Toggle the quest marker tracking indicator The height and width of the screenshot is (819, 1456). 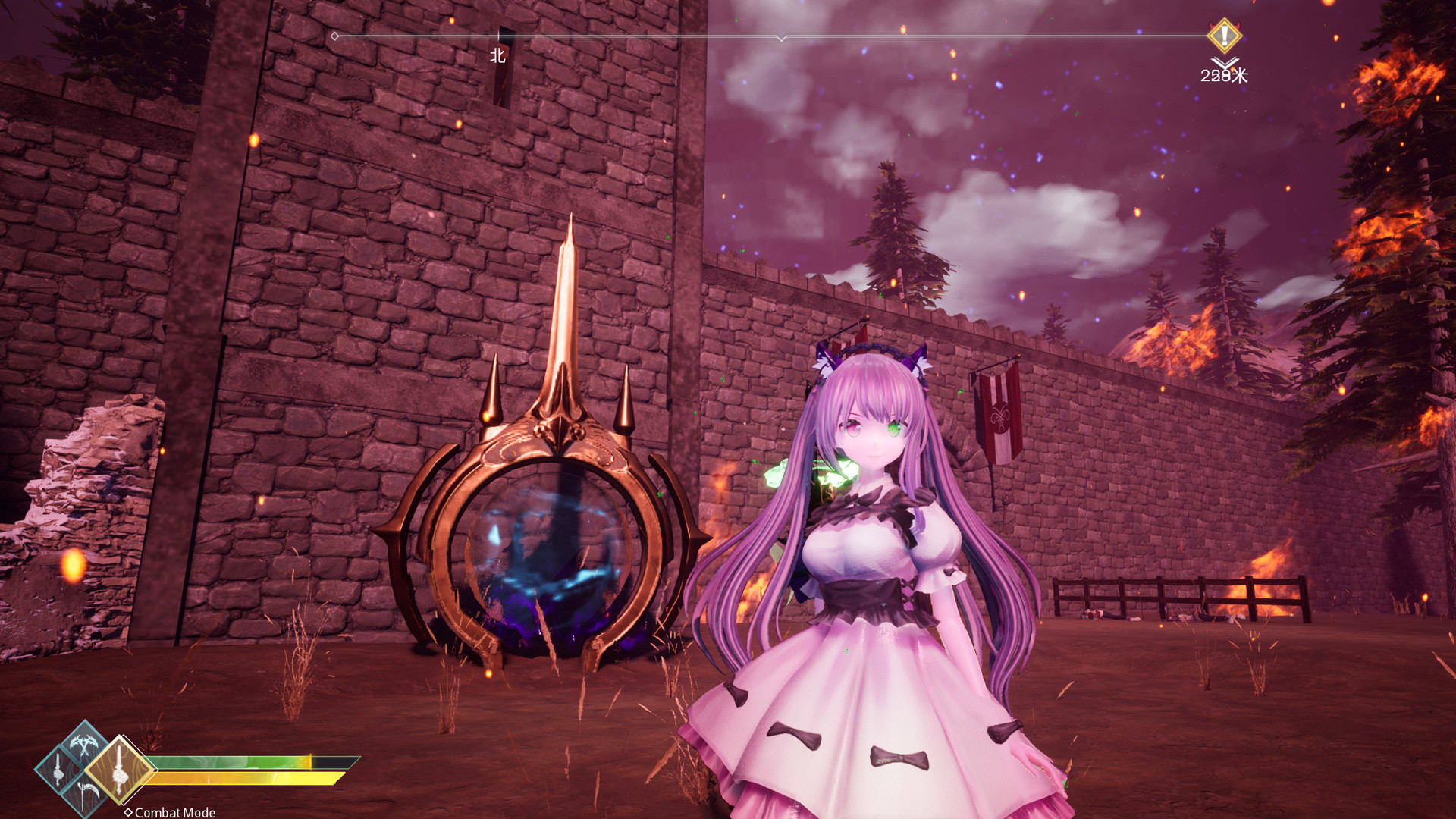[x=1224, y=35]
